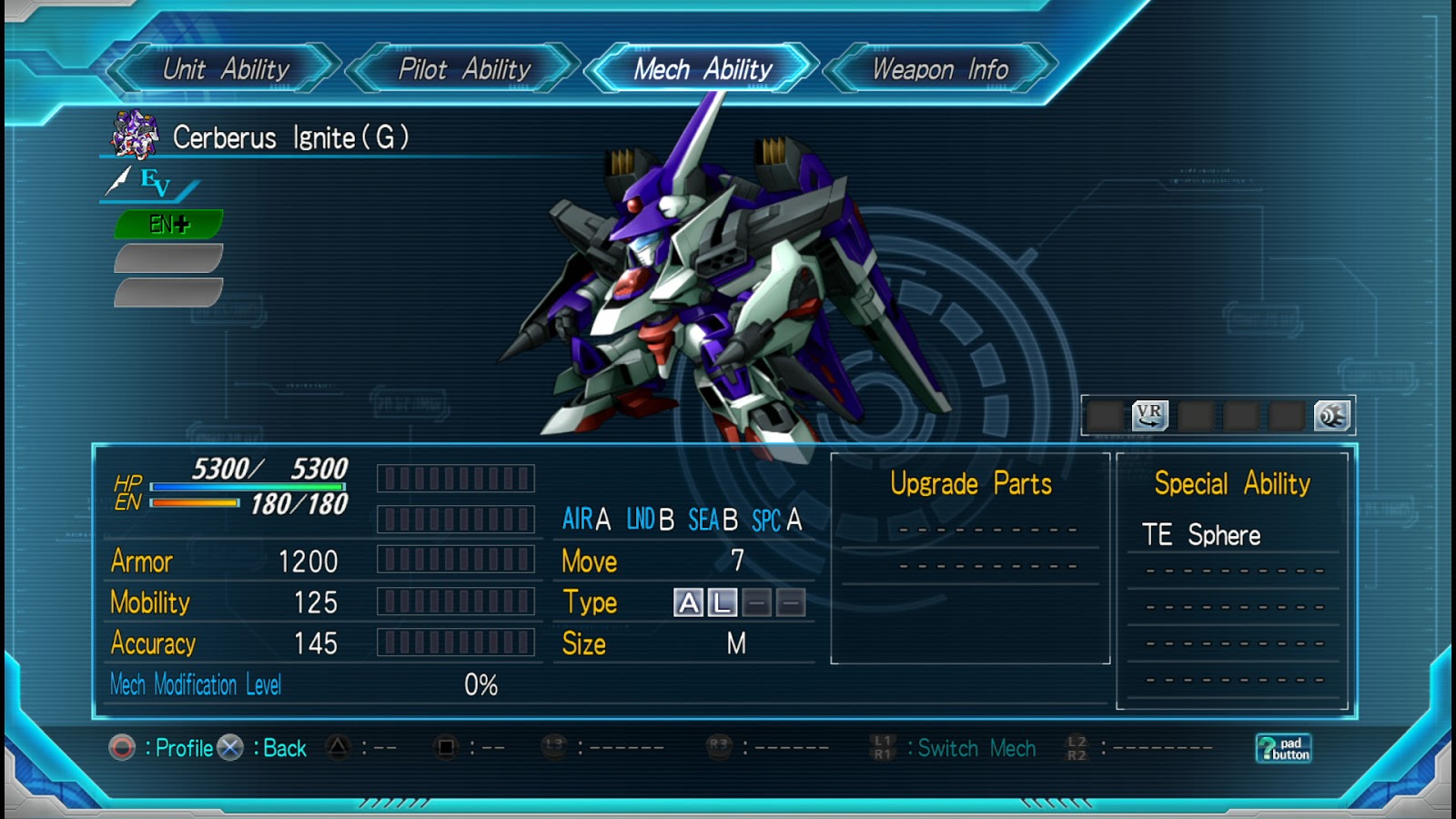Open the pad button help icon
1456x819 pixels.
coord(1283,748)
